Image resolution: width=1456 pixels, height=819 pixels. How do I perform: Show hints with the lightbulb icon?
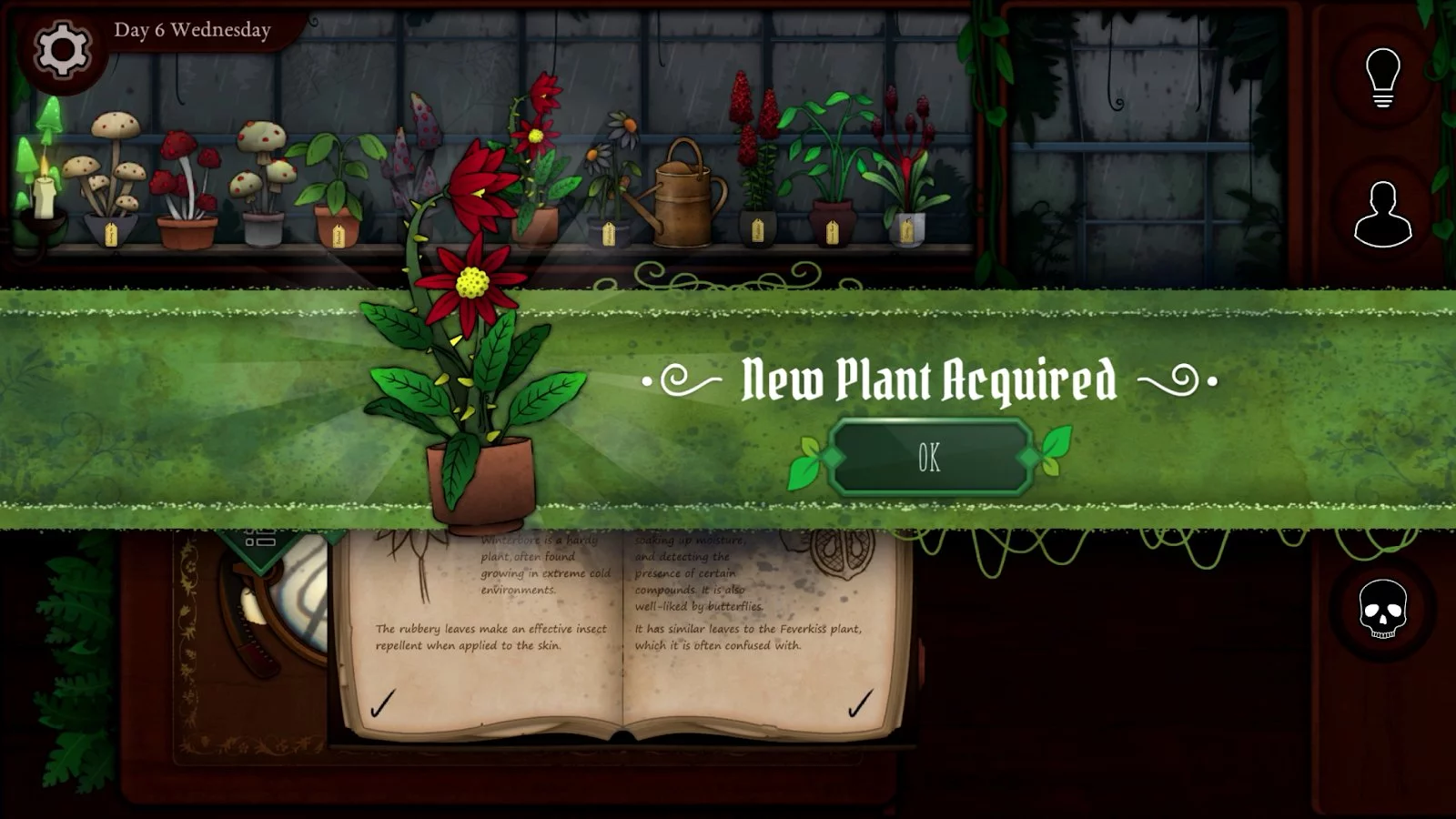(x=1382, y=77)
